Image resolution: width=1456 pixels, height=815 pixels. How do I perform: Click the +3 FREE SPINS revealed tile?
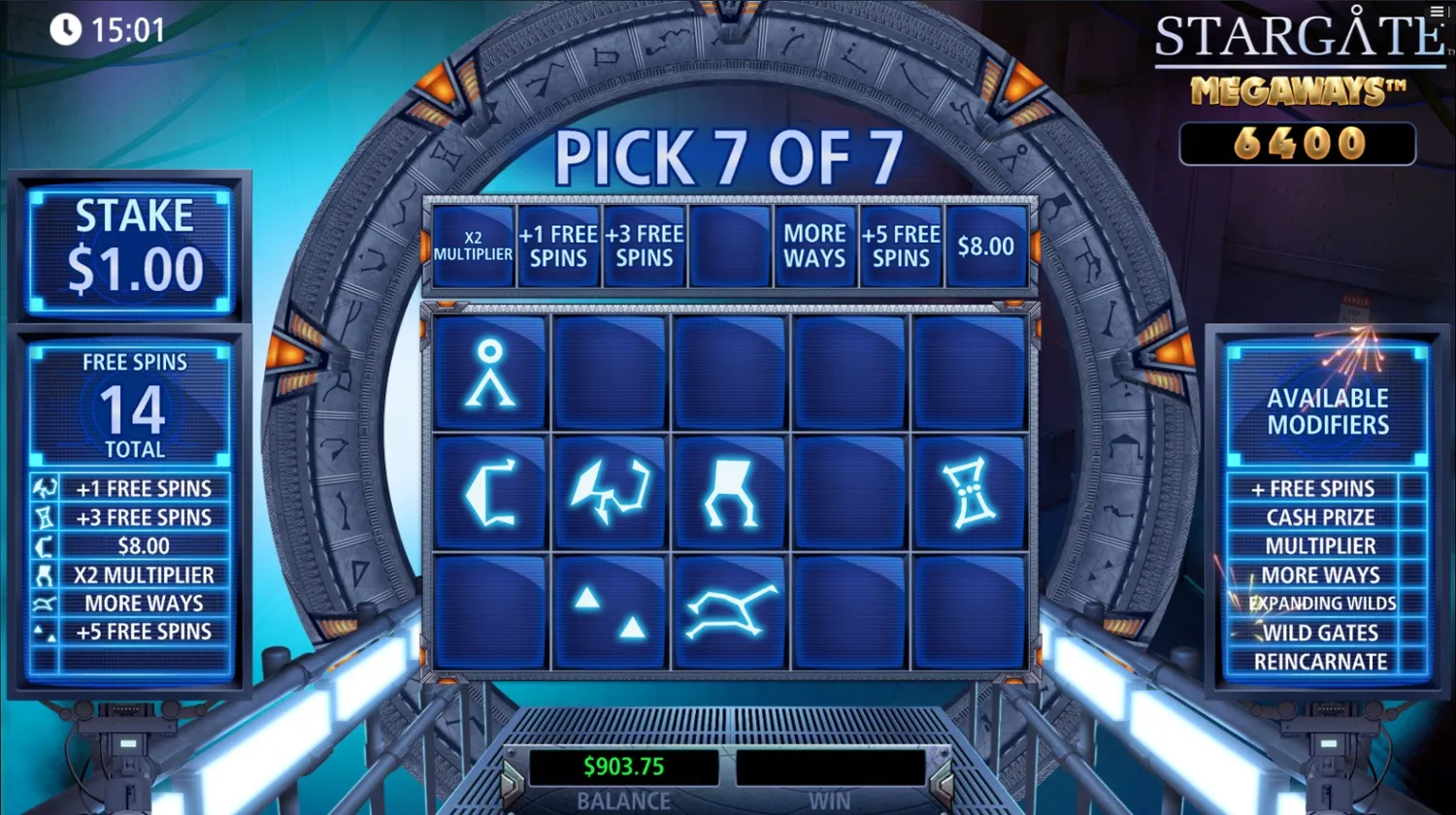(x=645, y=245)
